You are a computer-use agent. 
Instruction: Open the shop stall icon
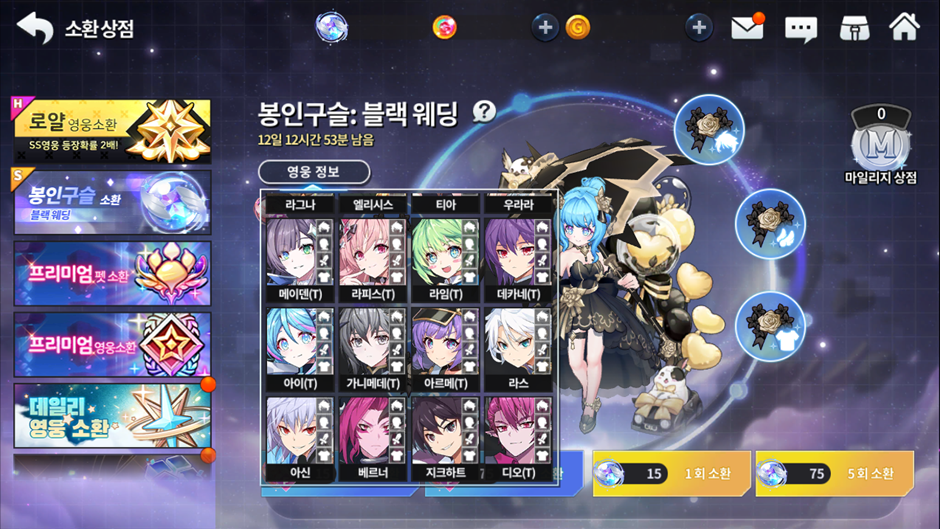click(x=853, y=28)
